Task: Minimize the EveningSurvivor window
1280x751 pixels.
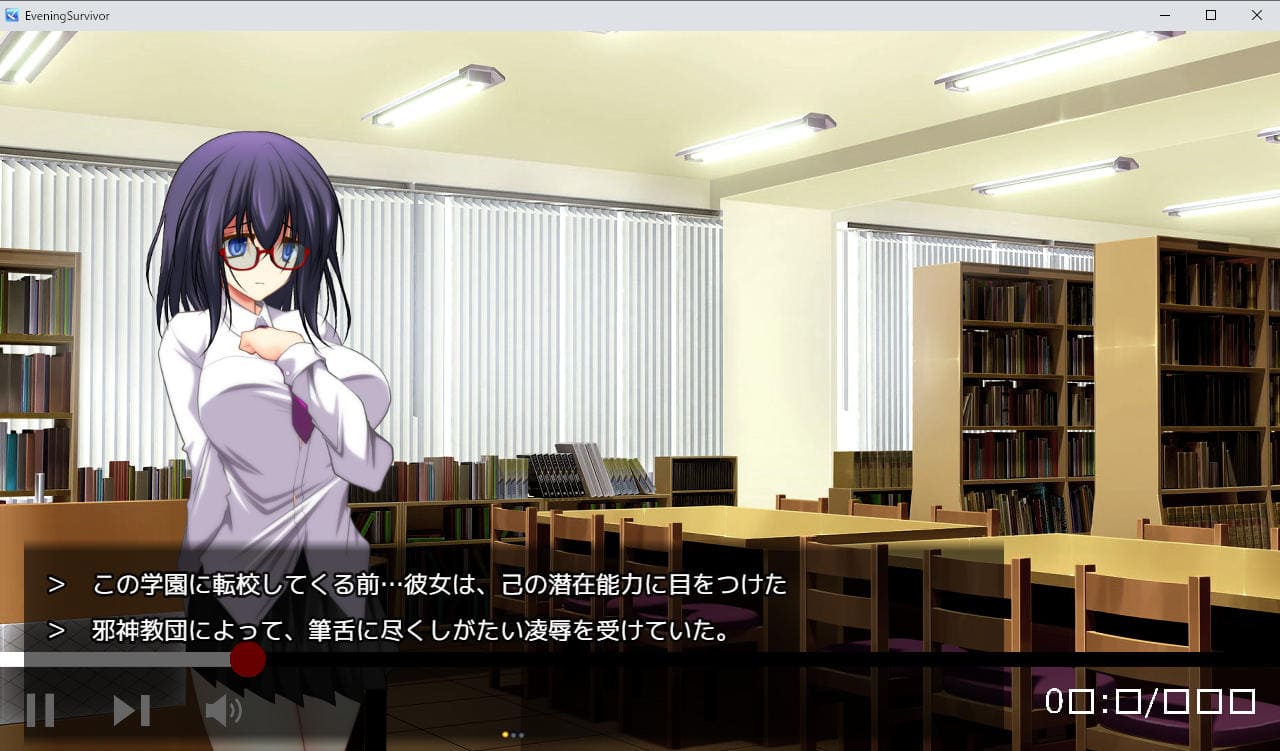Action: (1165, 15)
